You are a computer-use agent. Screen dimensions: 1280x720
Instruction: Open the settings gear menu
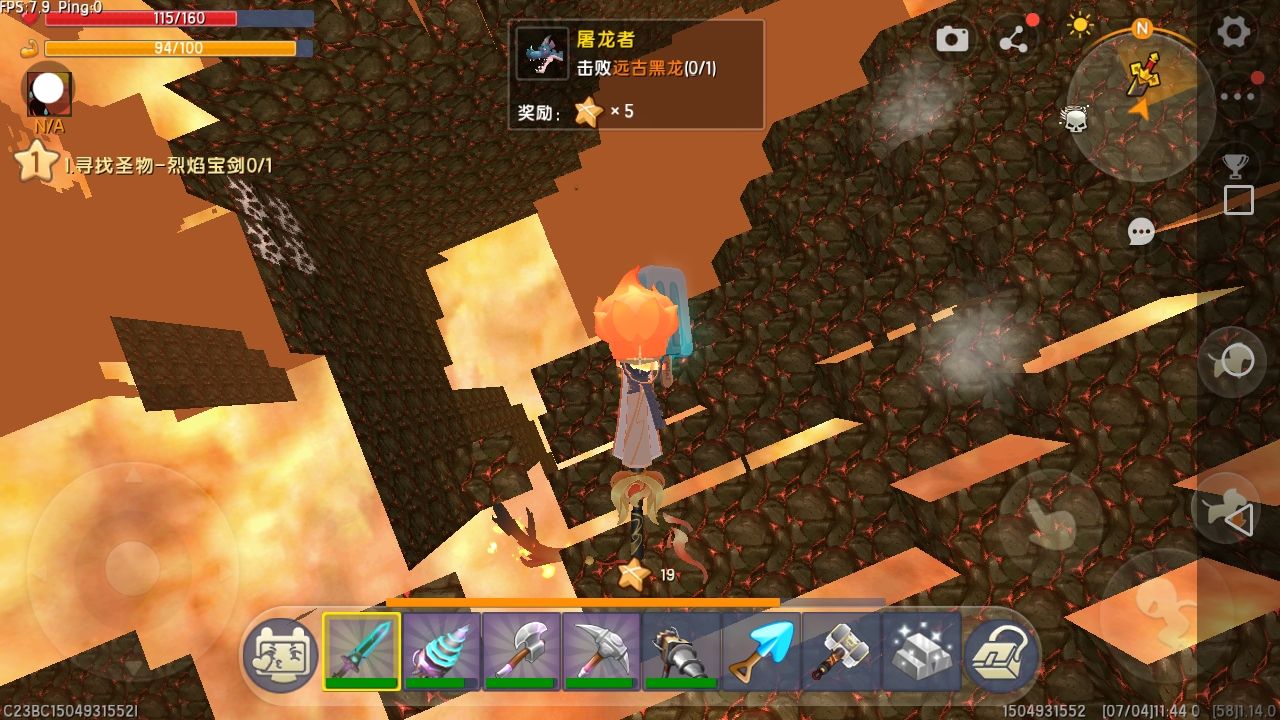(x=1233, y=32)
